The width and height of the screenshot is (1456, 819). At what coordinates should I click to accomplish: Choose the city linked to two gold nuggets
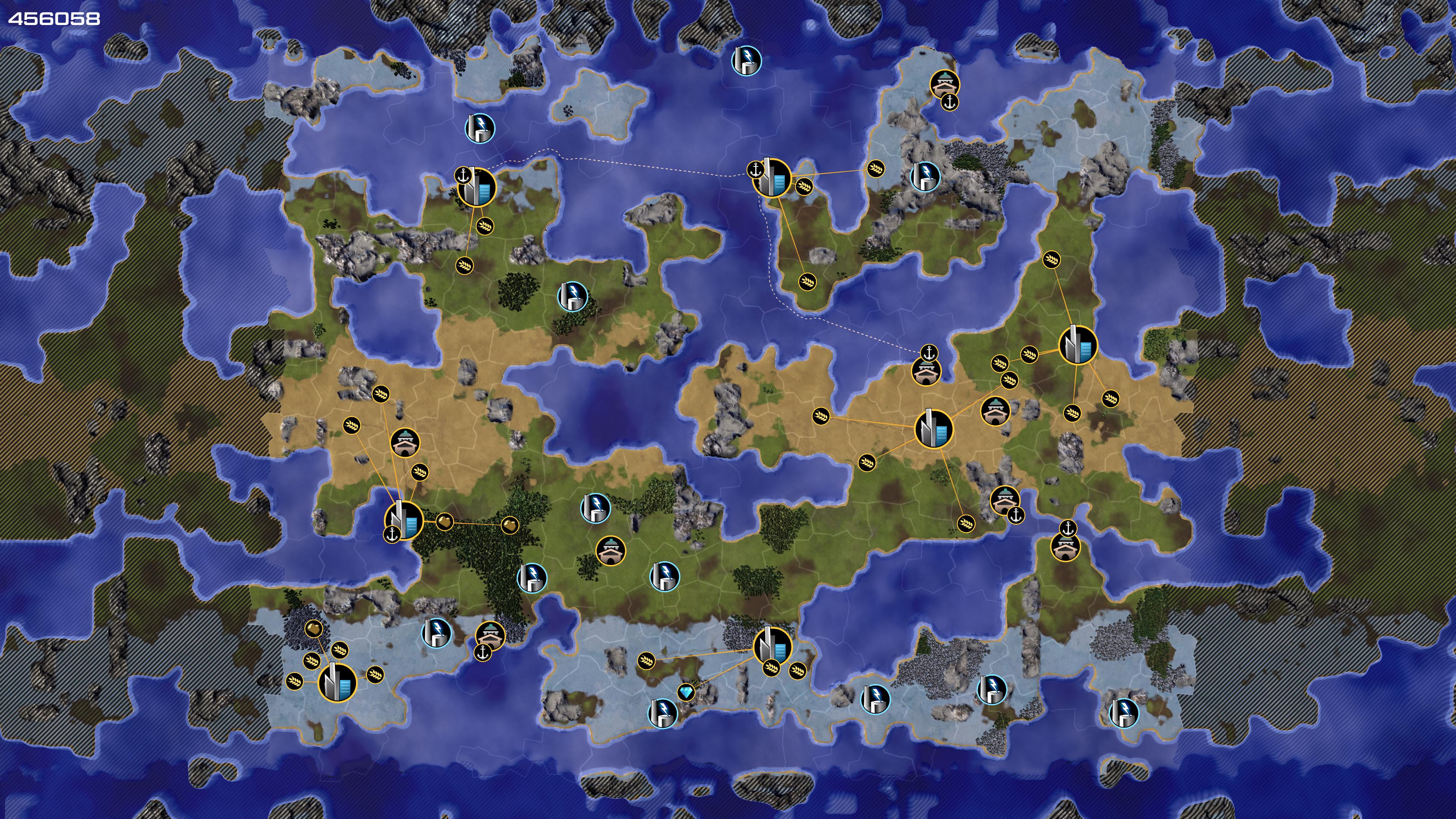[403, 521]
